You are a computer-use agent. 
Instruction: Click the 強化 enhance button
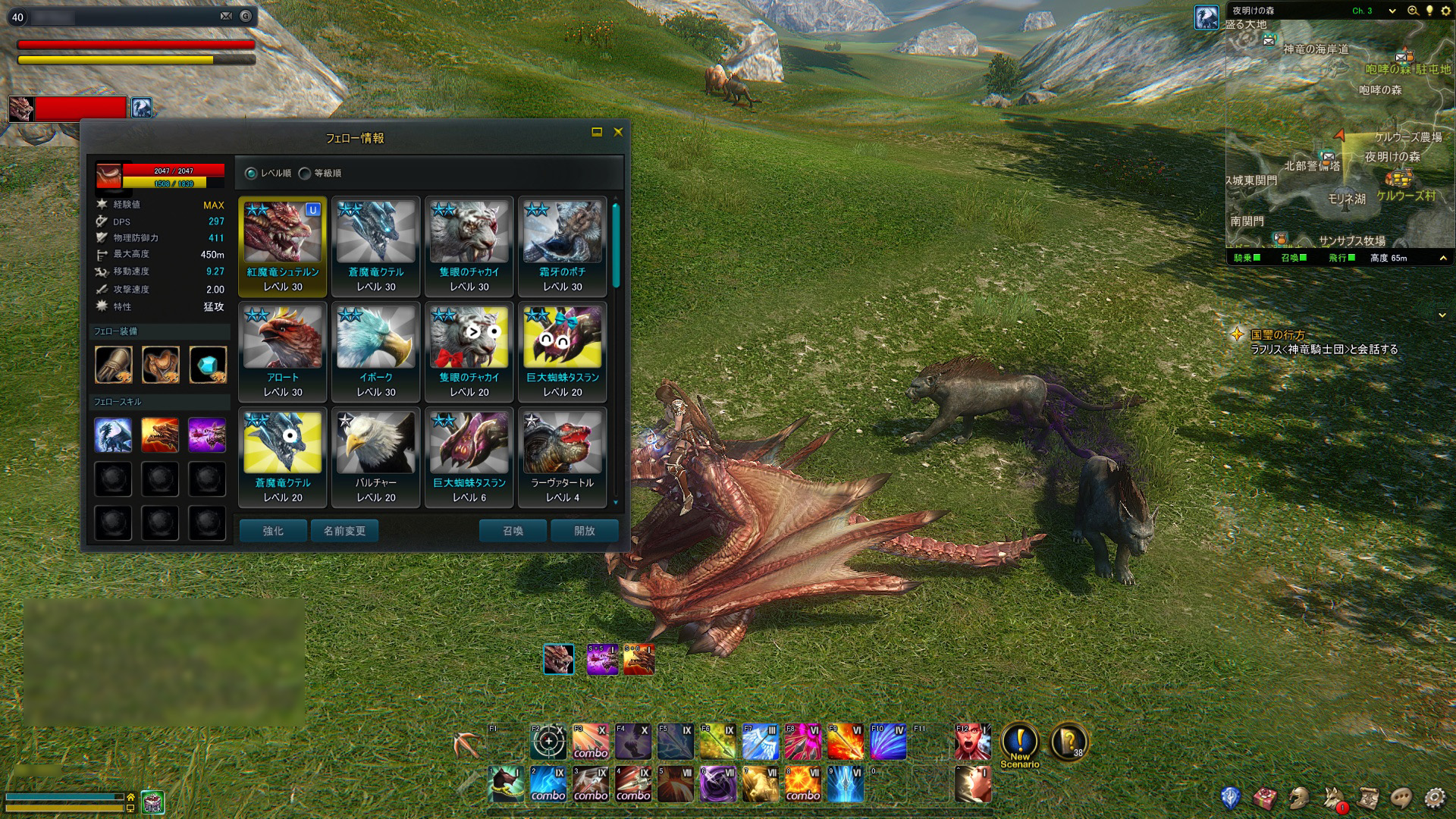pos(273,531)
